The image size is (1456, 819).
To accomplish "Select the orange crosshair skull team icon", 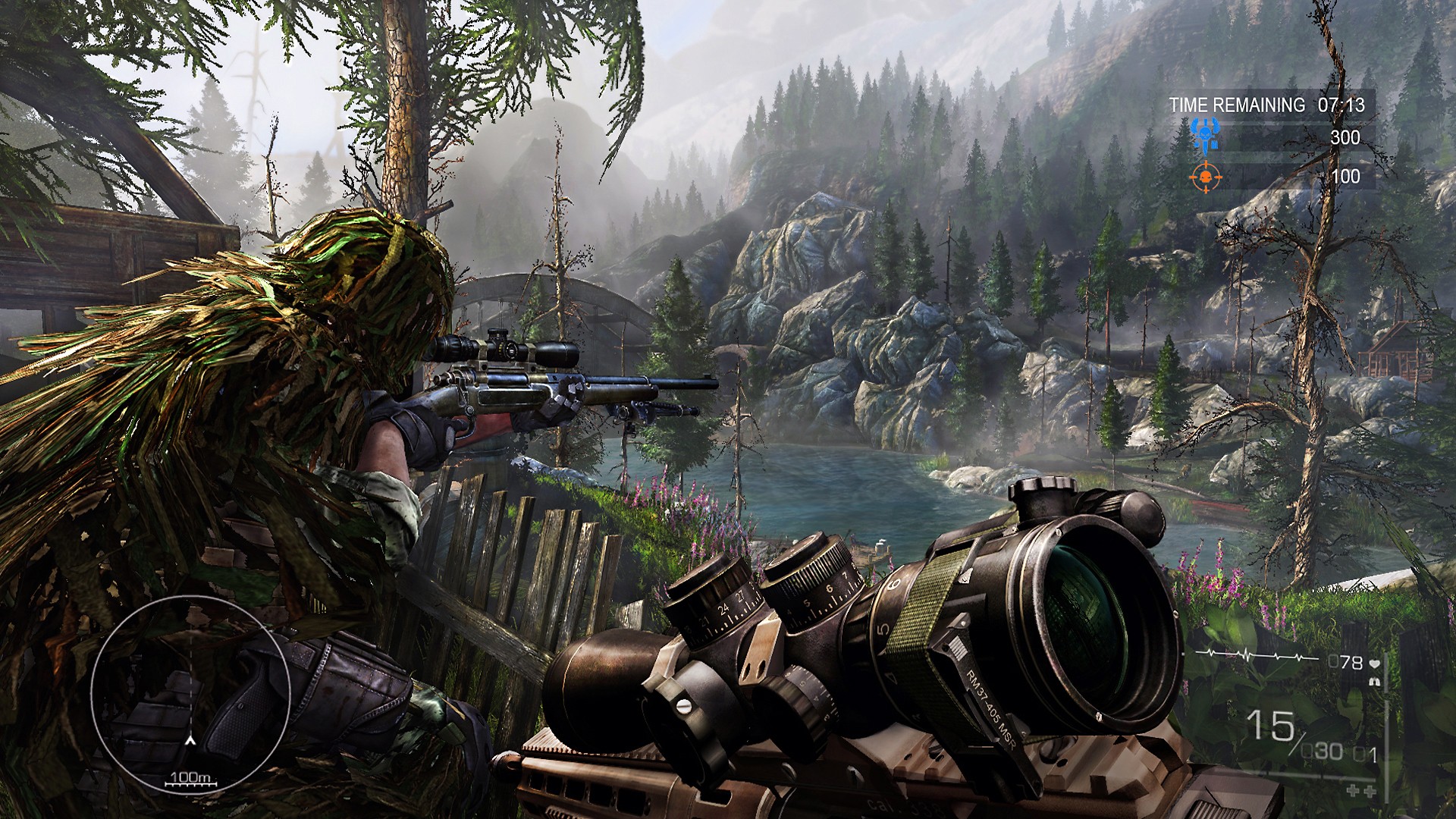I will (1205, 177).
